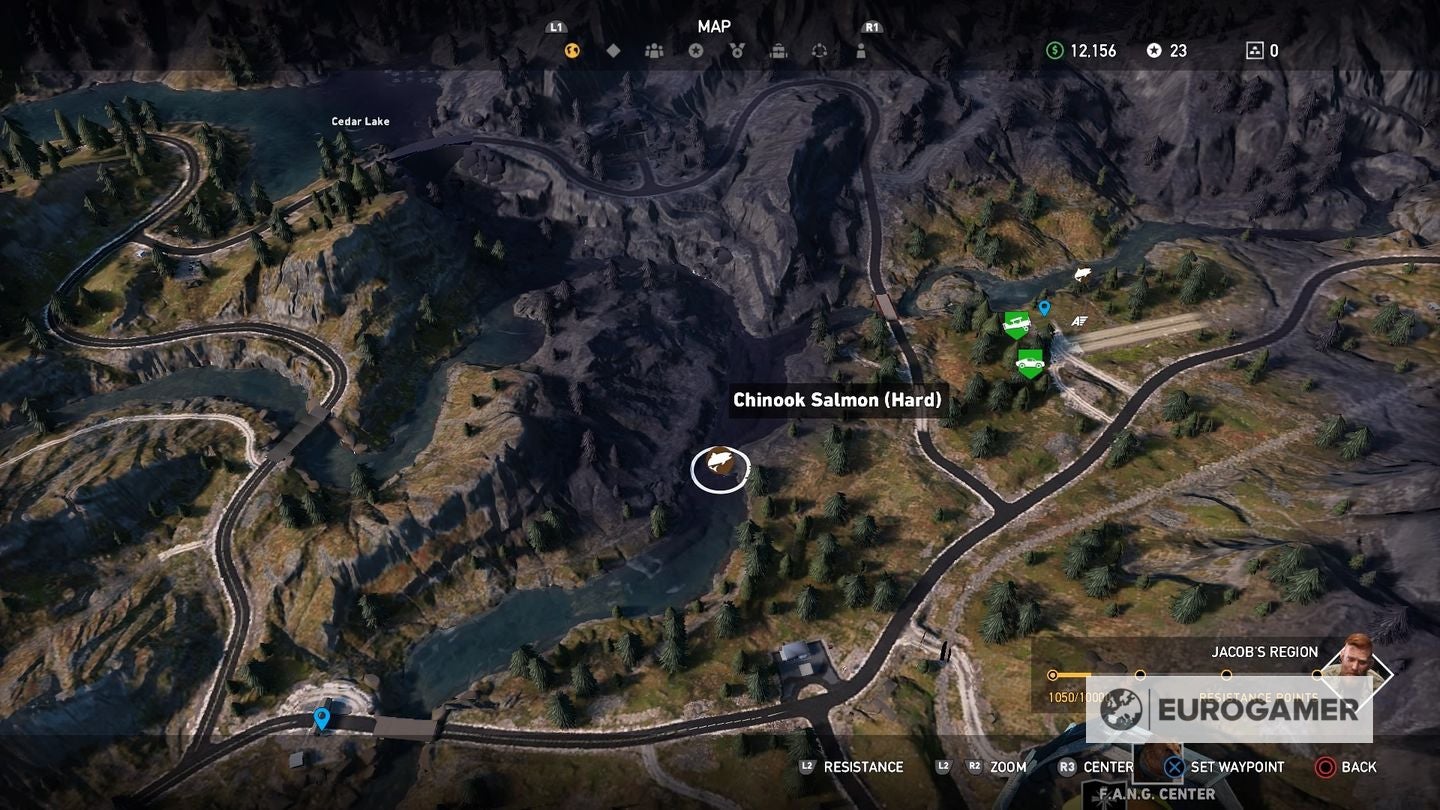The width and height of the screenshot is (1440, 810).
Task: Click the green airplane vehicle shop marker
Action: [x=1017, y=324]
